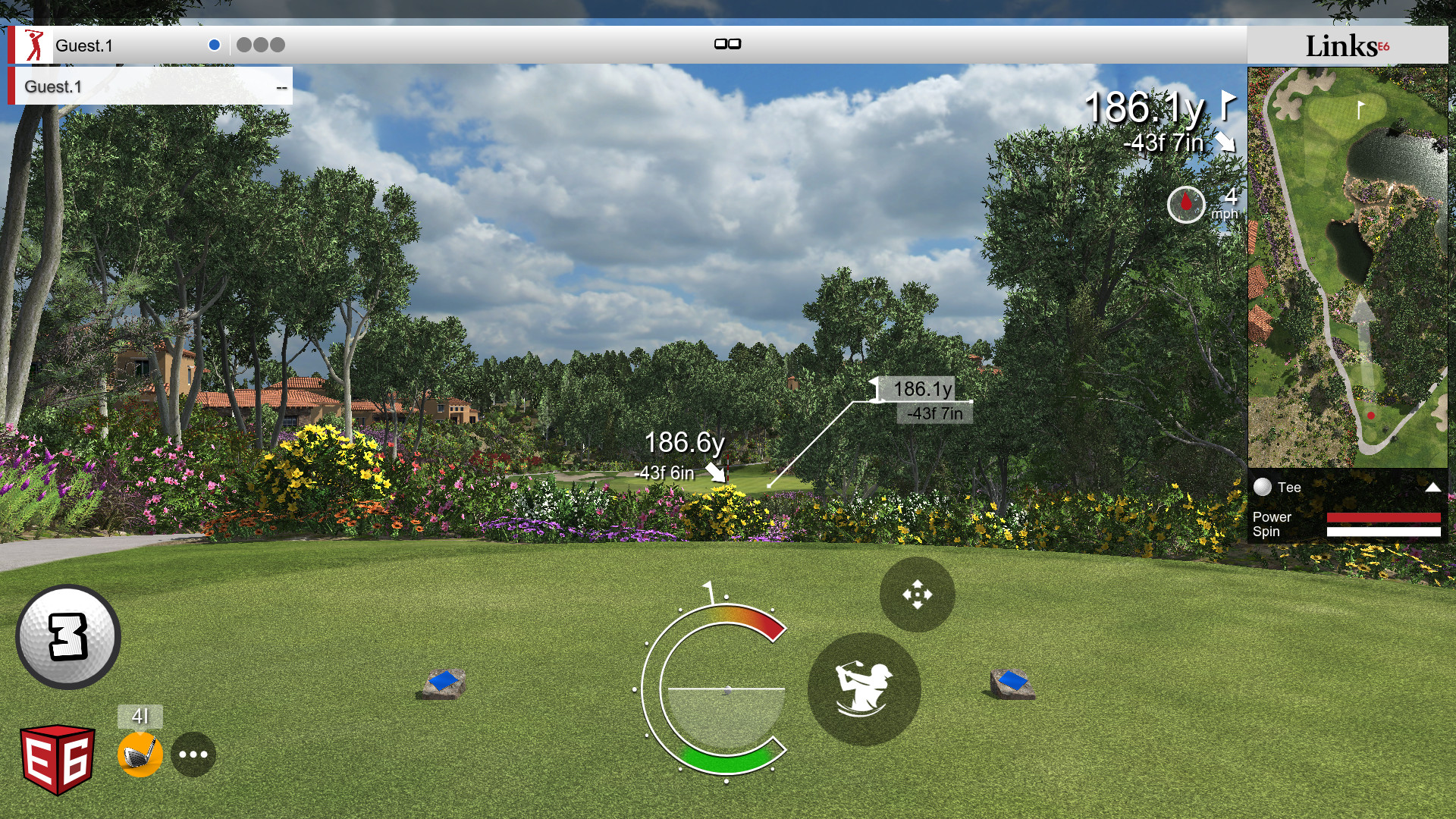1456x819 pixels.
Task: Click the first gray dot in the player bar
Action: tap(244, 45)
